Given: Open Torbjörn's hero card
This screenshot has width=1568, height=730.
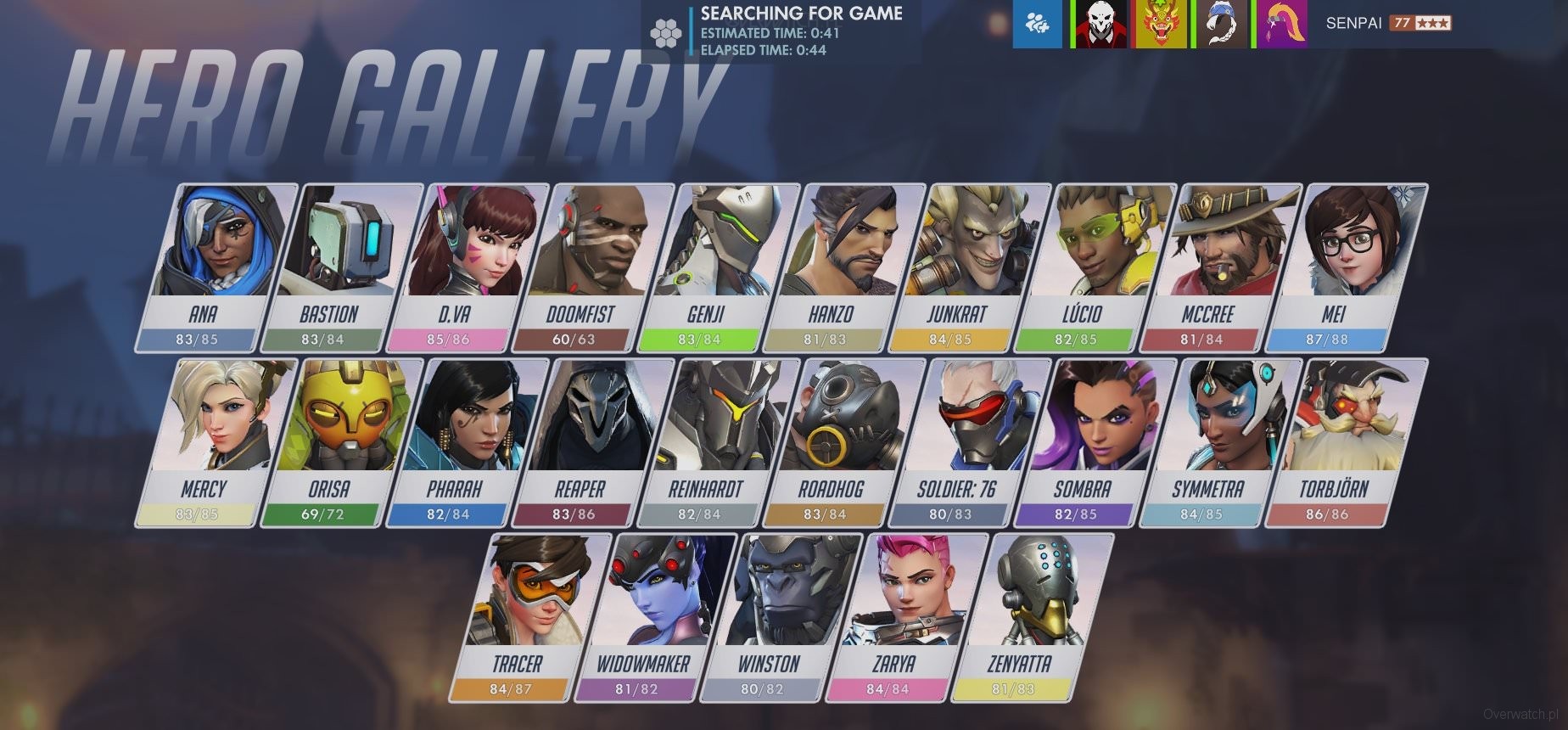Looking at the screenshot, I should 1347,442.
